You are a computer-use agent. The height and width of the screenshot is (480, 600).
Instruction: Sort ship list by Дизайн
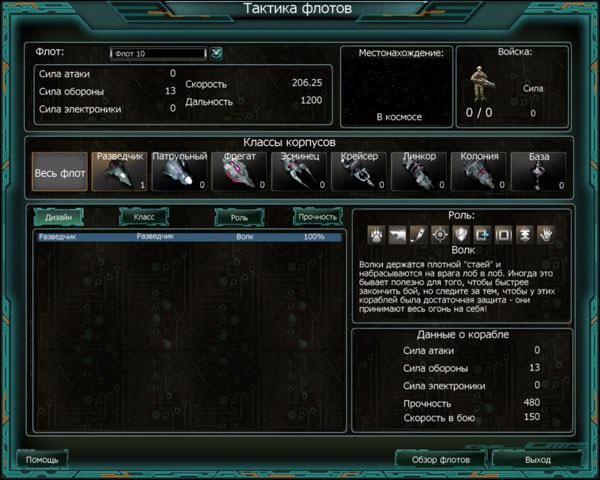(x=59, y=217)
